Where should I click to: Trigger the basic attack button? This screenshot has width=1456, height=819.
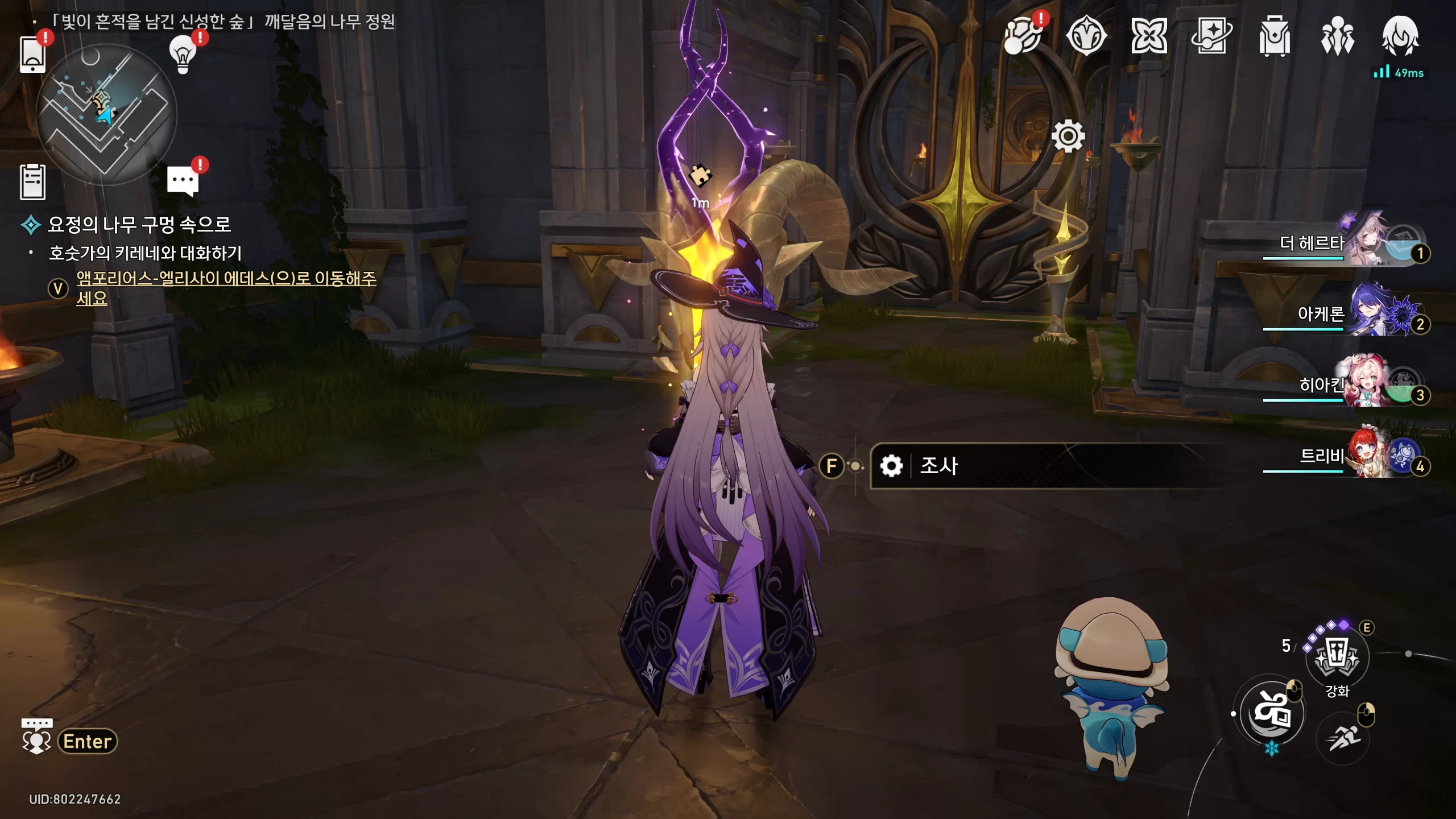(1272, 713)
